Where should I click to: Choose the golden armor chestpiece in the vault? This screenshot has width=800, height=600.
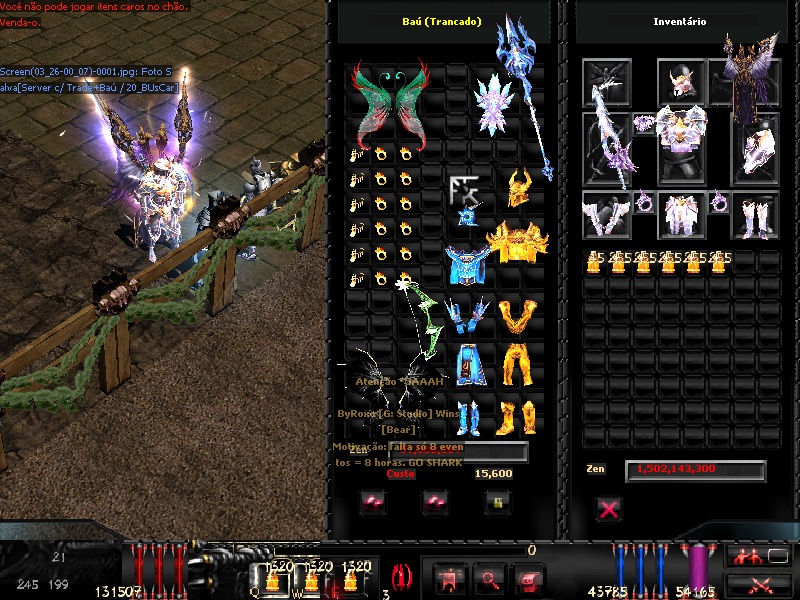pos(517,243)
